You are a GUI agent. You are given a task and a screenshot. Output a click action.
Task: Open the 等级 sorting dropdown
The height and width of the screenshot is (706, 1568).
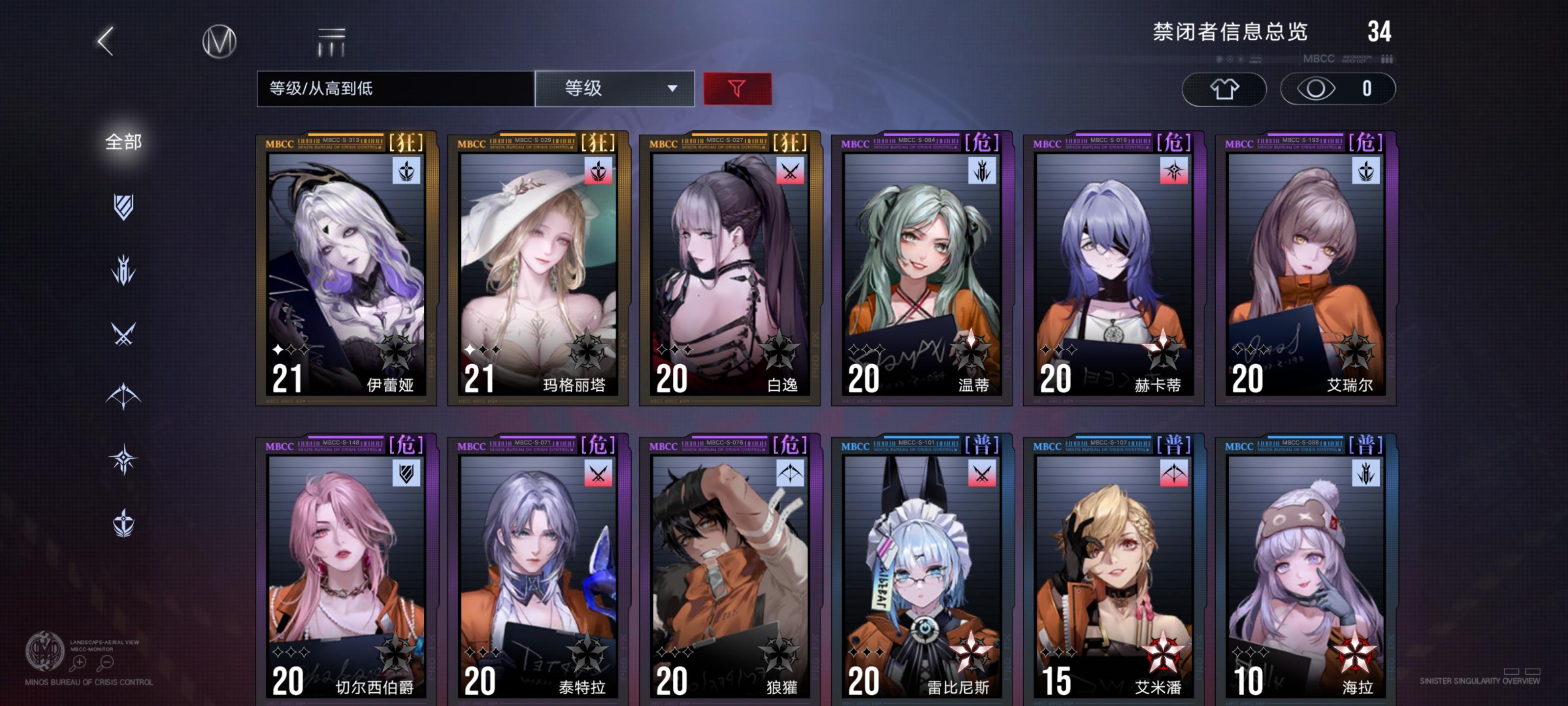pyautogui.click(x=615, y=89)
